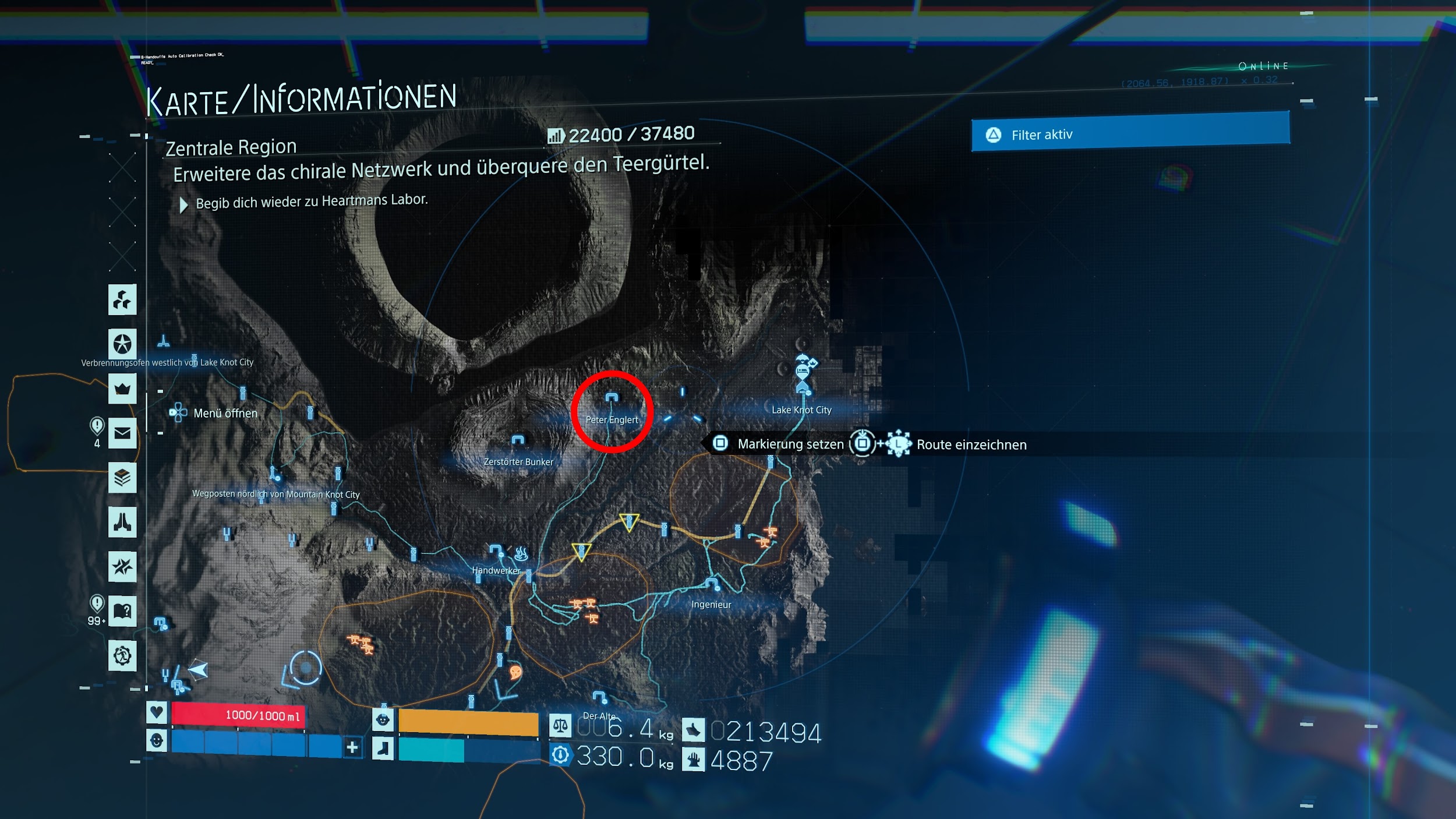Viewport: 1456px width, 819px height.
Task: Open the crown icon menu
Action: coord(122,389)
